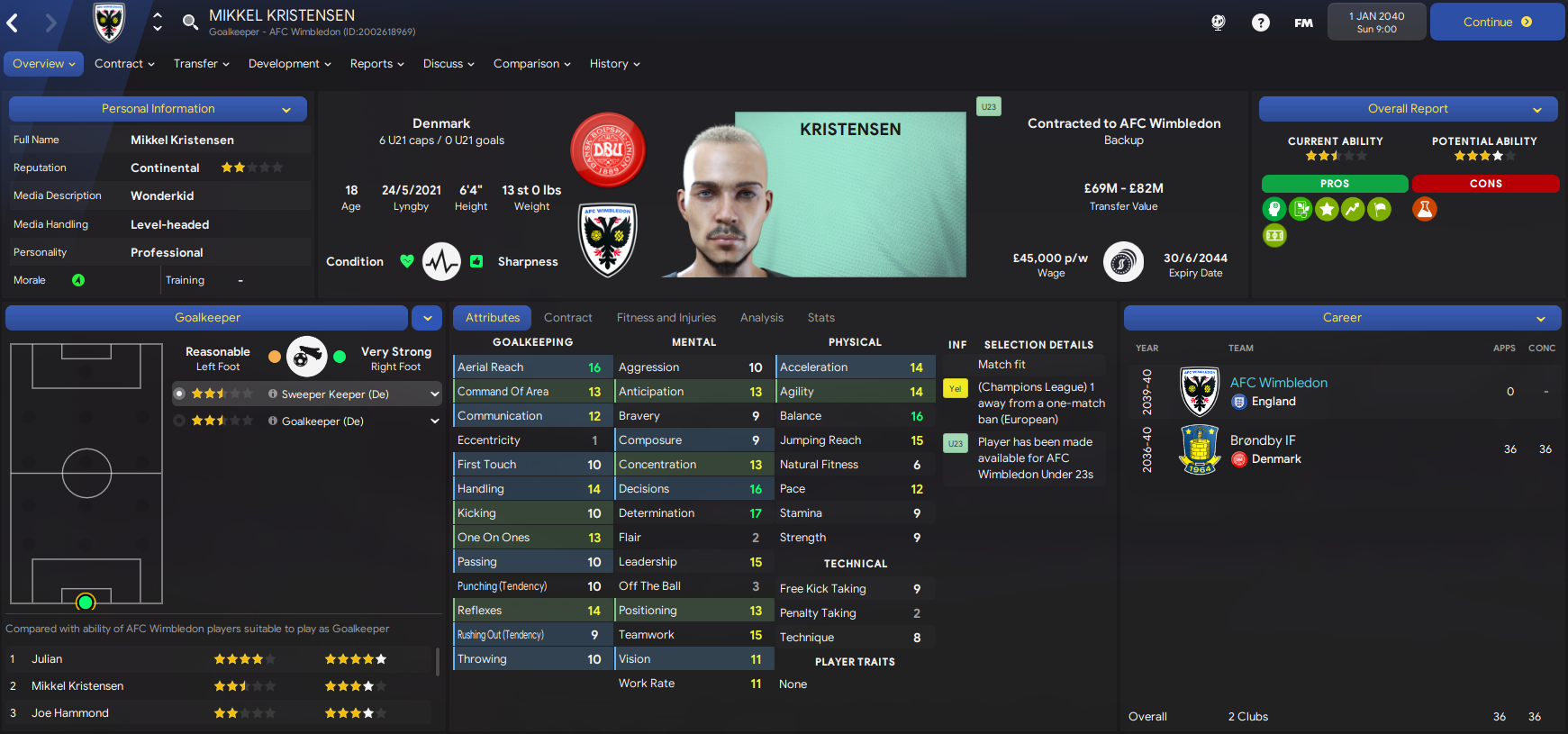Open the Comparison menu
The height and width of the screenshot is (734, 1568).
(x=531, y=64)
